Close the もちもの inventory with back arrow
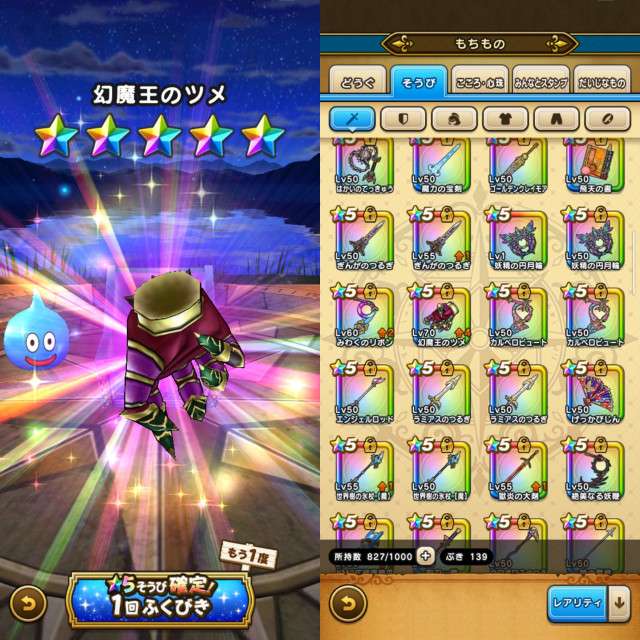 pos(348,604)
